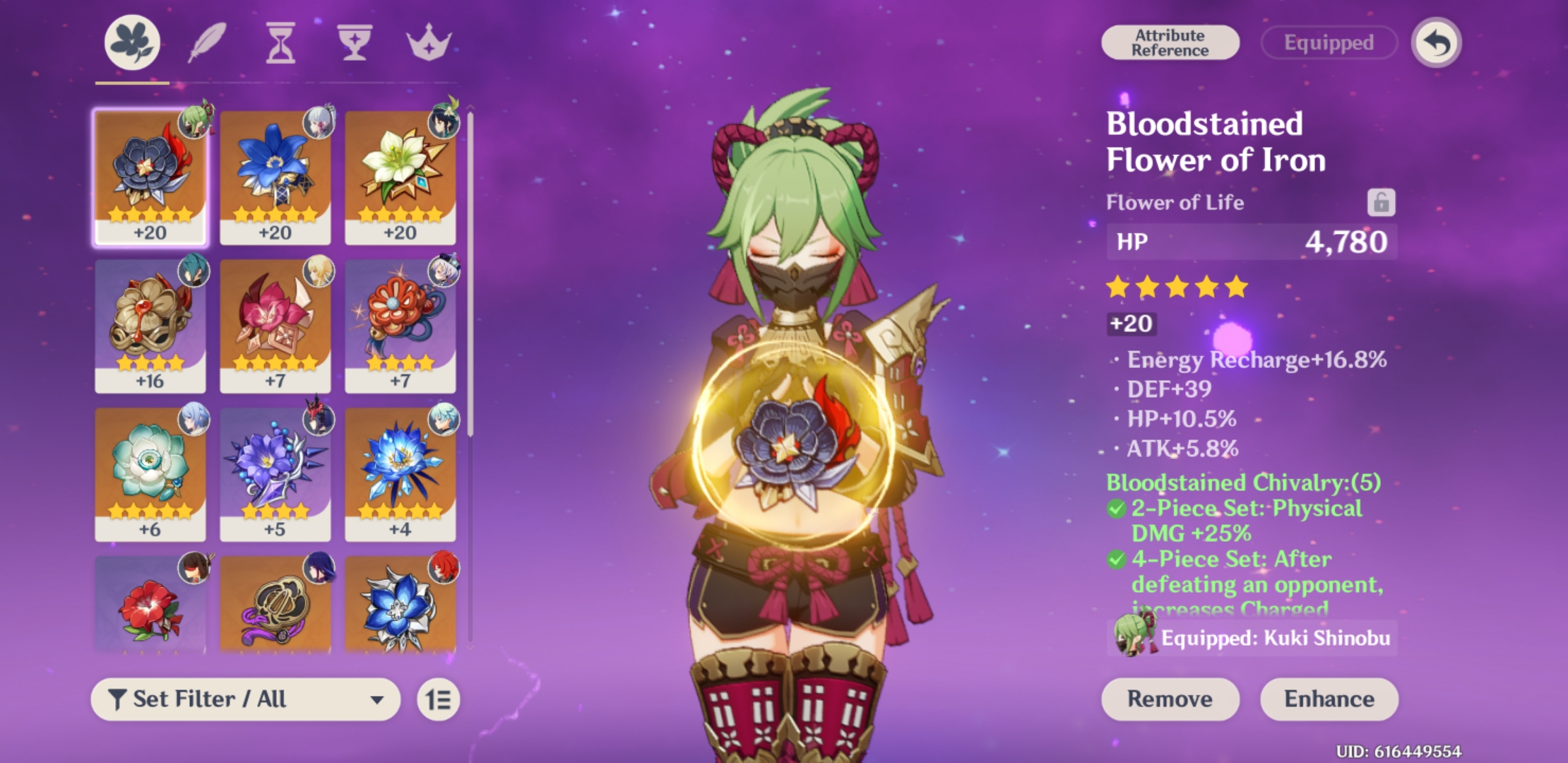Switch to the Flower of Life tab
The image size is (1568, 763).
coord(131,44)
